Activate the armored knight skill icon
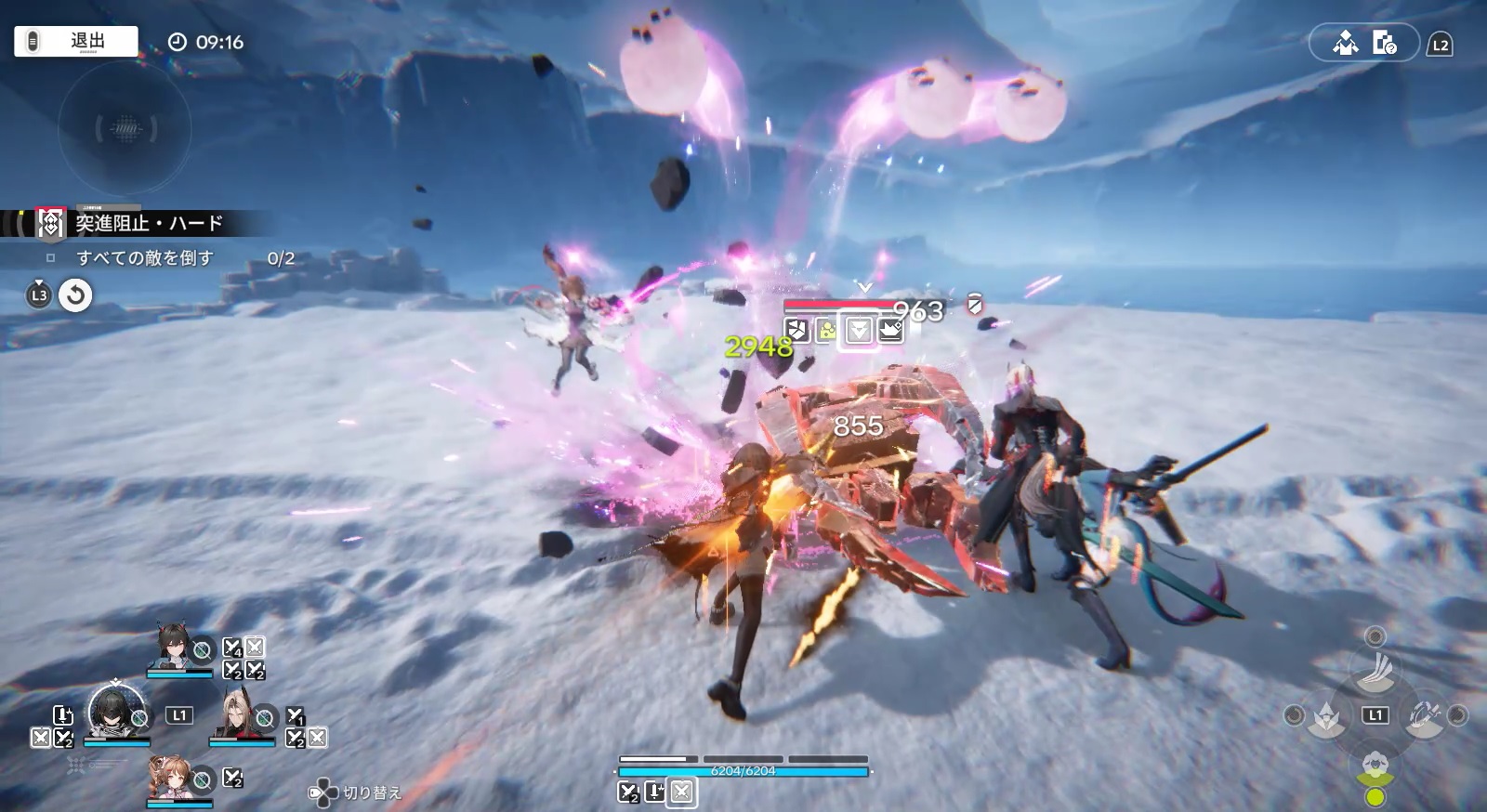The height and width of the screenshot is (812, 1487). [x=1323, y=716]
